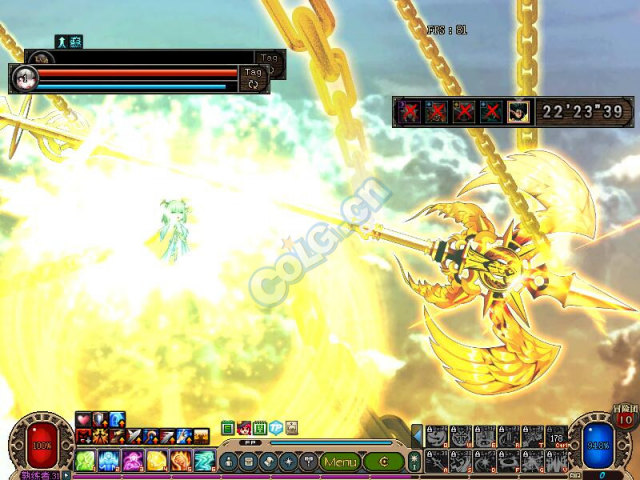Open the green Menu button
The height and width of the screenshot is (480, 640).
340,462
